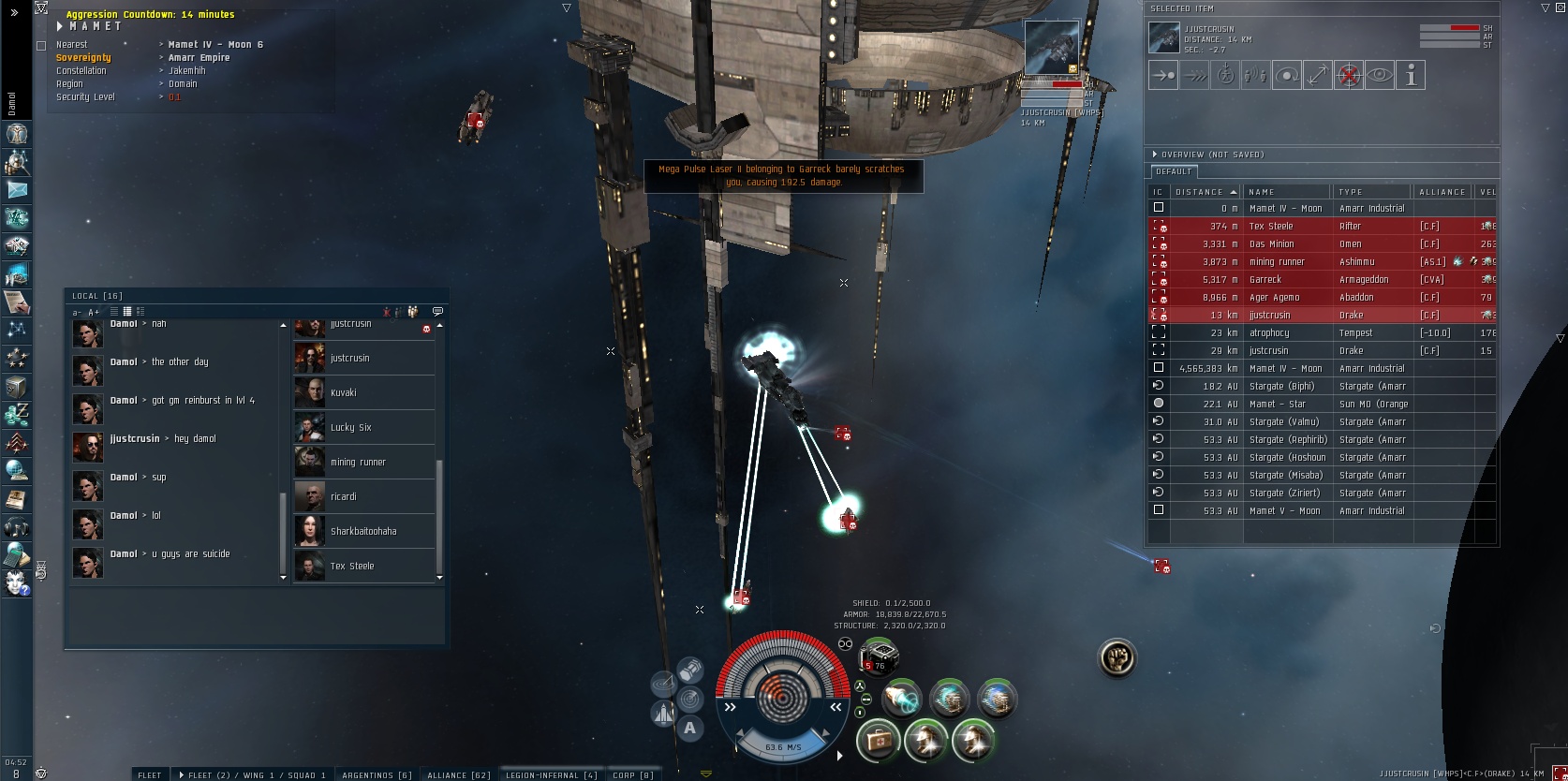This screenshot has width=1568, height=781.
Task: Click Sharkbaitoohaha in the local member list
Action: (363, 531)
